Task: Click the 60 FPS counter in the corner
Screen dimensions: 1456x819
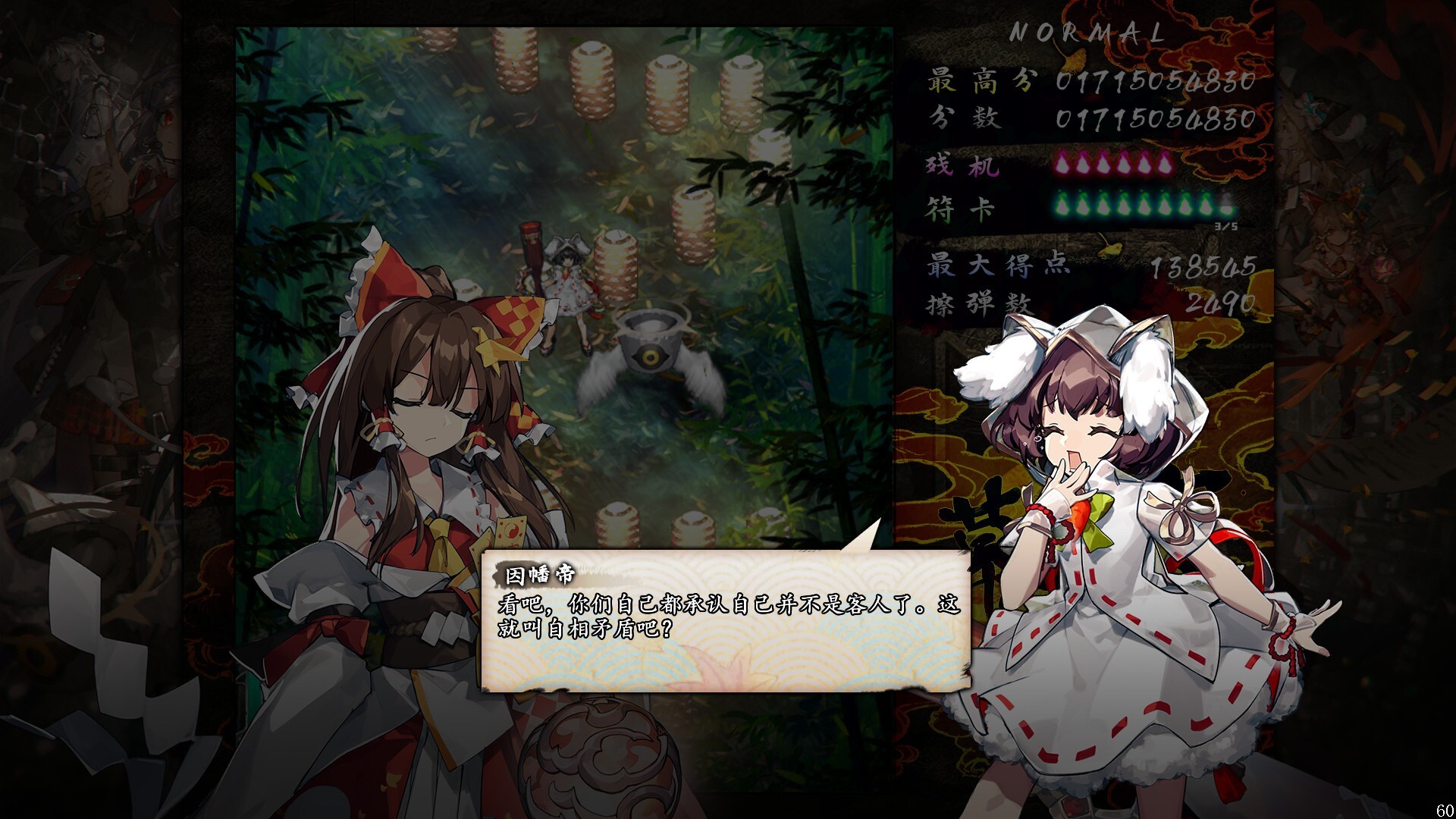Action: pos(1446,810)
